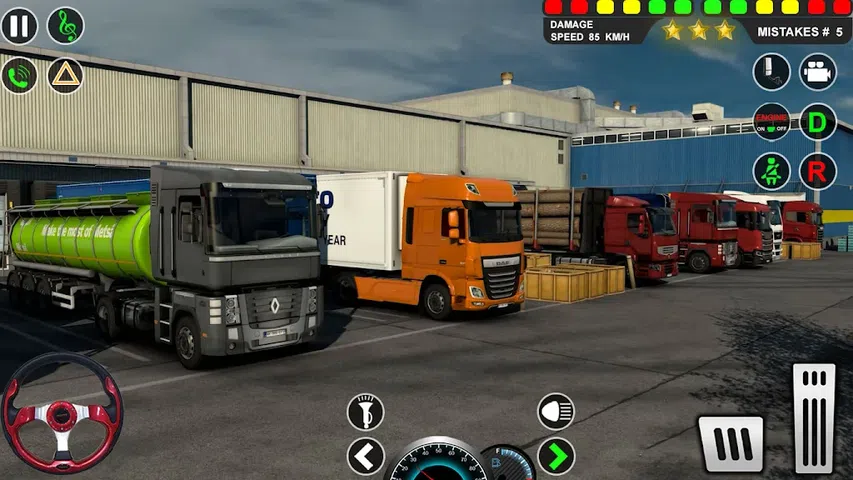Image resolution: width=853 pixels, height=480 pixels.
Task: Activate the green right turn indicator
Action: [x=556, y=457]
